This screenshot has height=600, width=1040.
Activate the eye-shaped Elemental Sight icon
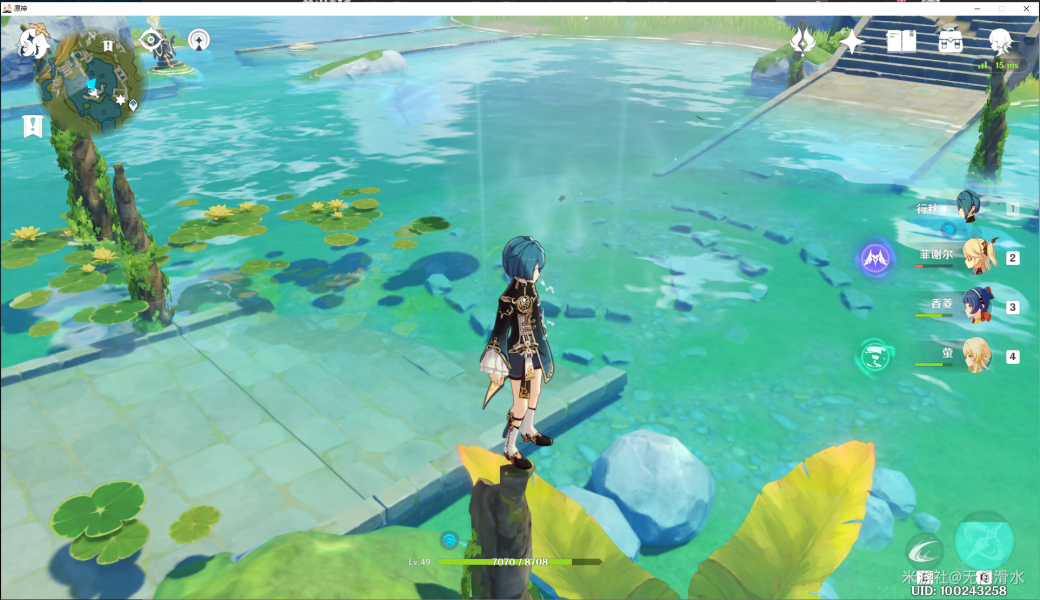151,41
